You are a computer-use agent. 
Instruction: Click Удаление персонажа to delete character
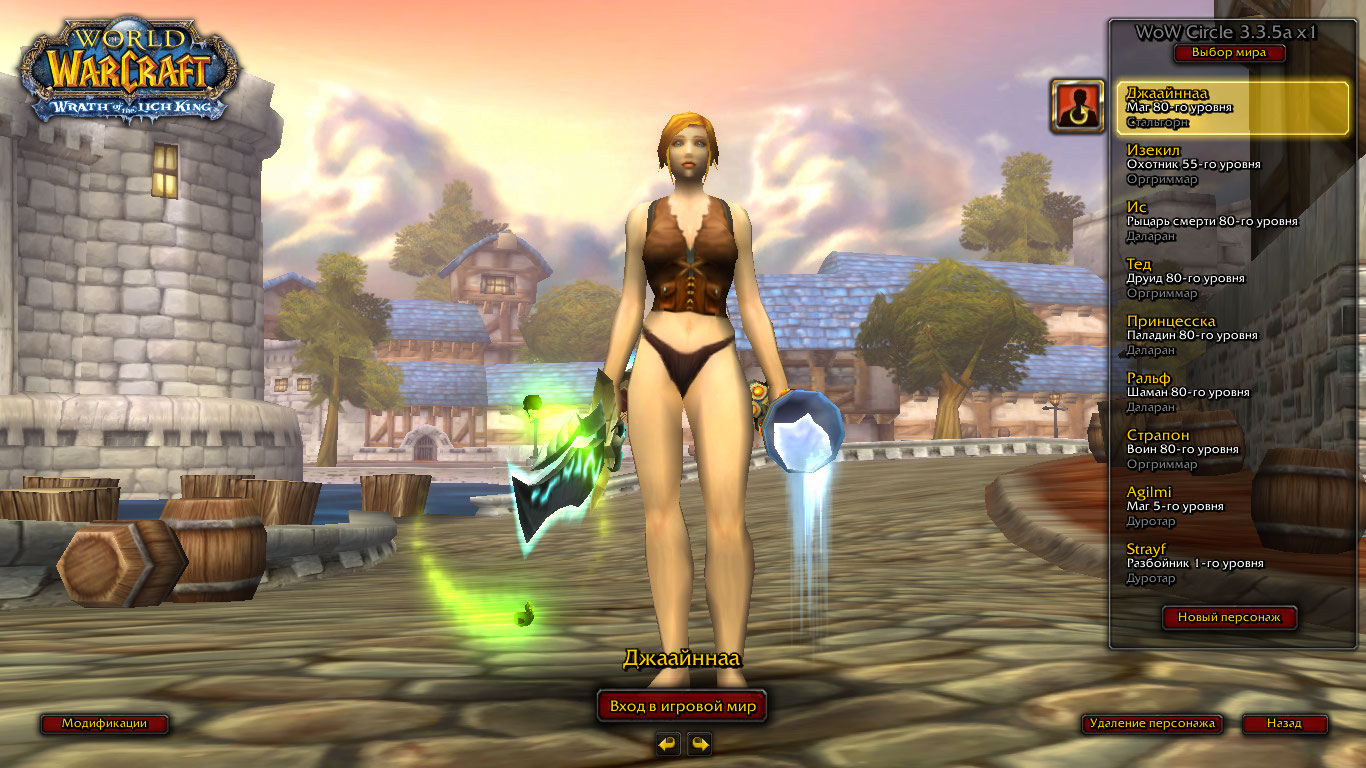tap(1152, 723)
